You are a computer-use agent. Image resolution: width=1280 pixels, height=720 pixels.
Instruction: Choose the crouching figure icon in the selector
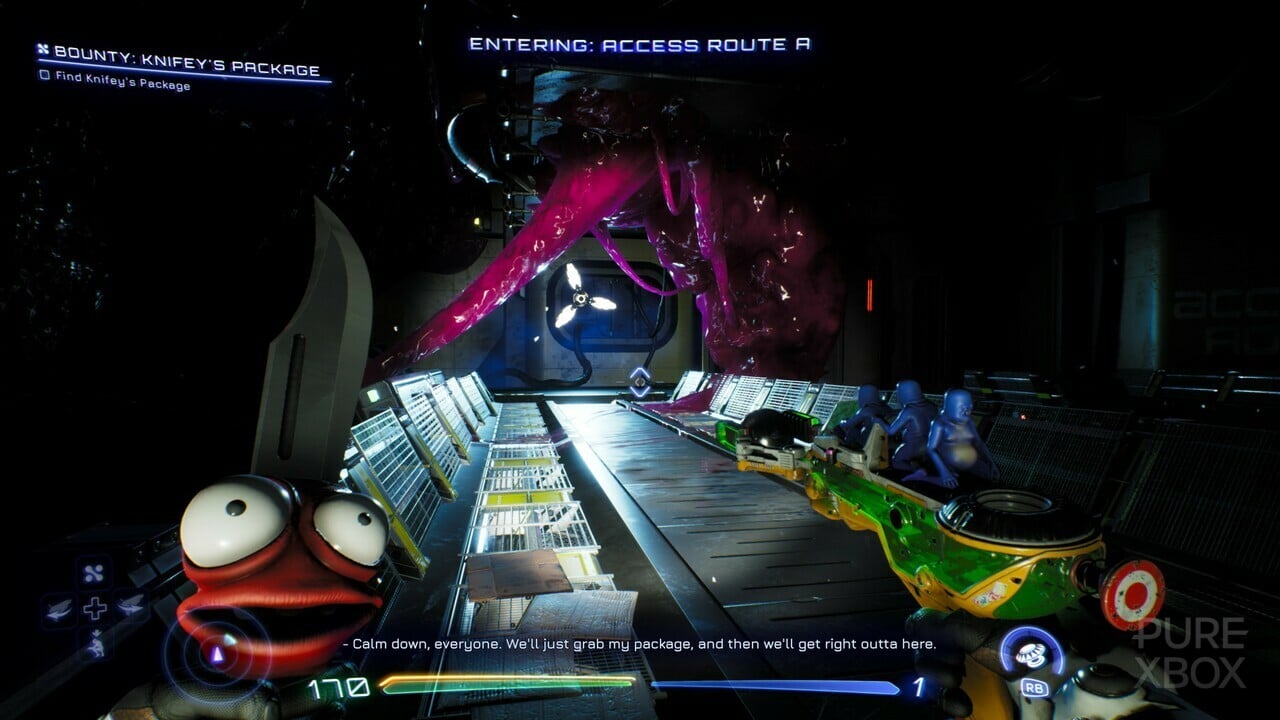(x=94, y=643)
